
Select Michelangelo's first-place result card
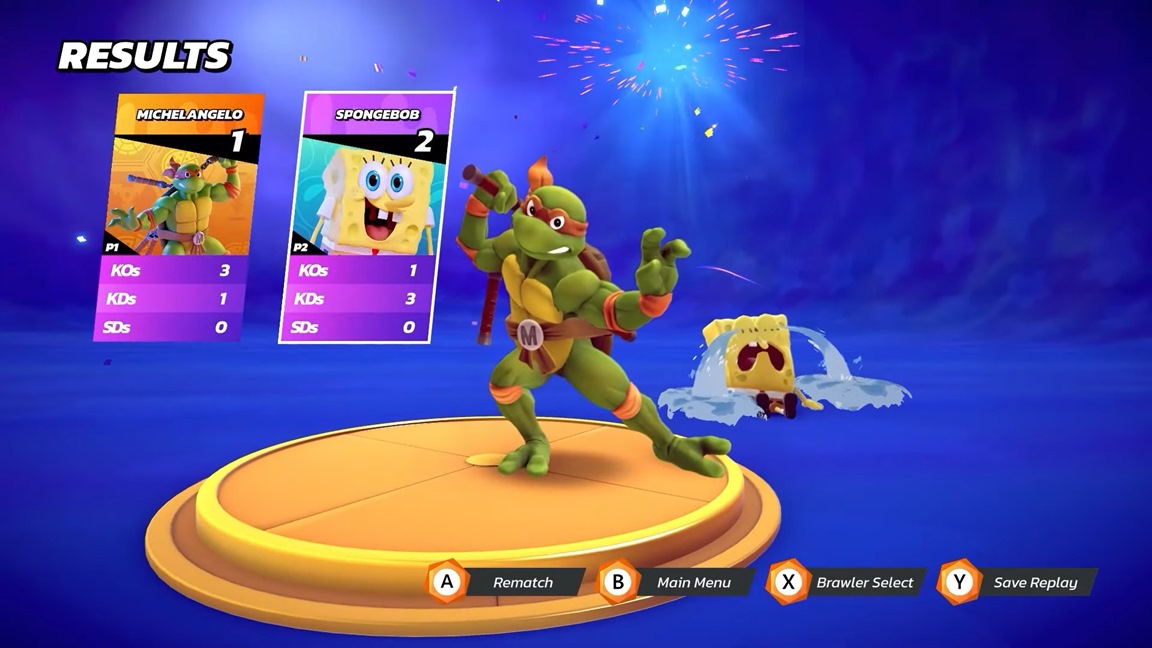point(178,216)
